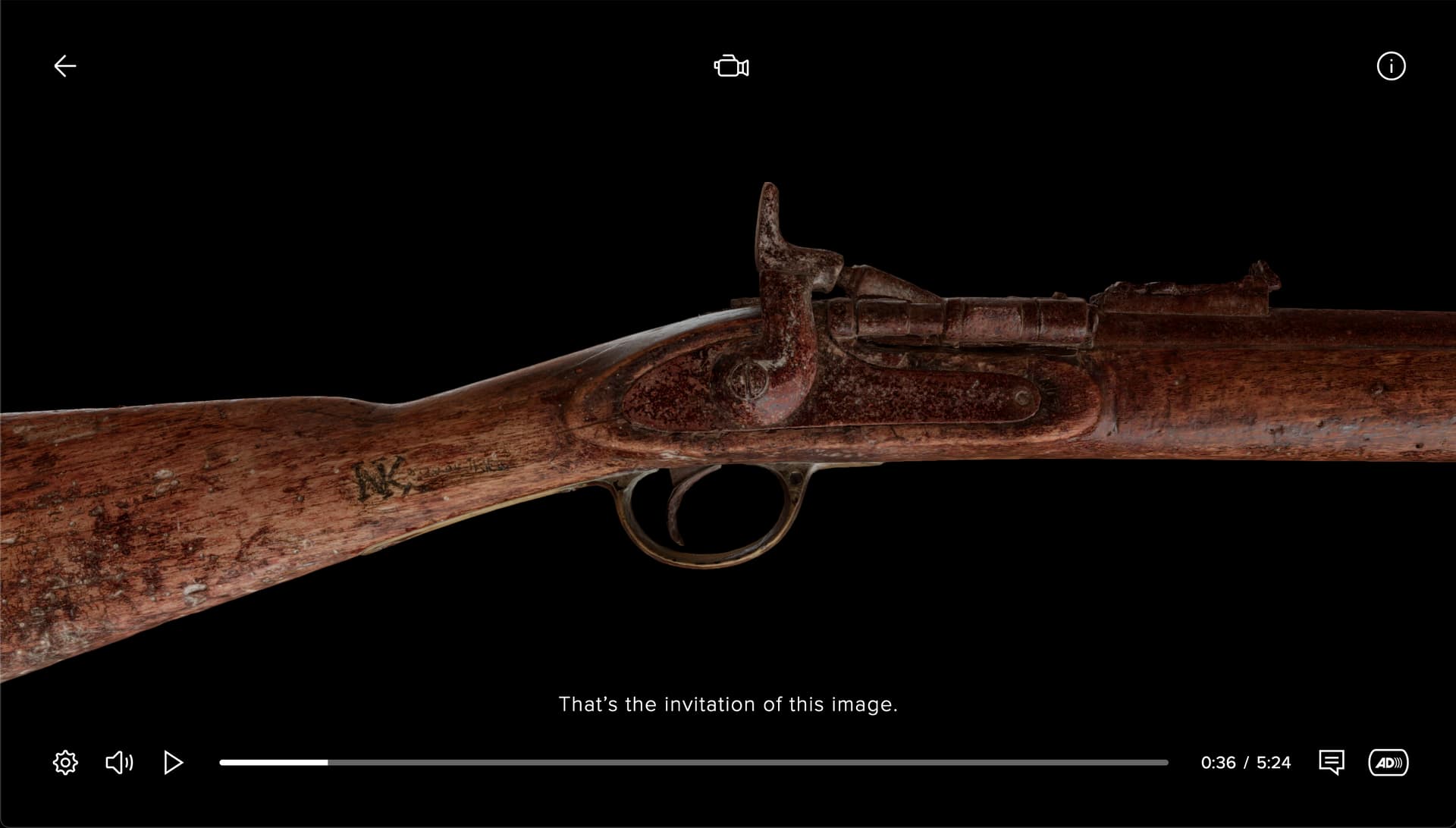Open the gear settings menu
Image resolution: width=1456 pixels, height=828 pixels.
pos(65,762)
